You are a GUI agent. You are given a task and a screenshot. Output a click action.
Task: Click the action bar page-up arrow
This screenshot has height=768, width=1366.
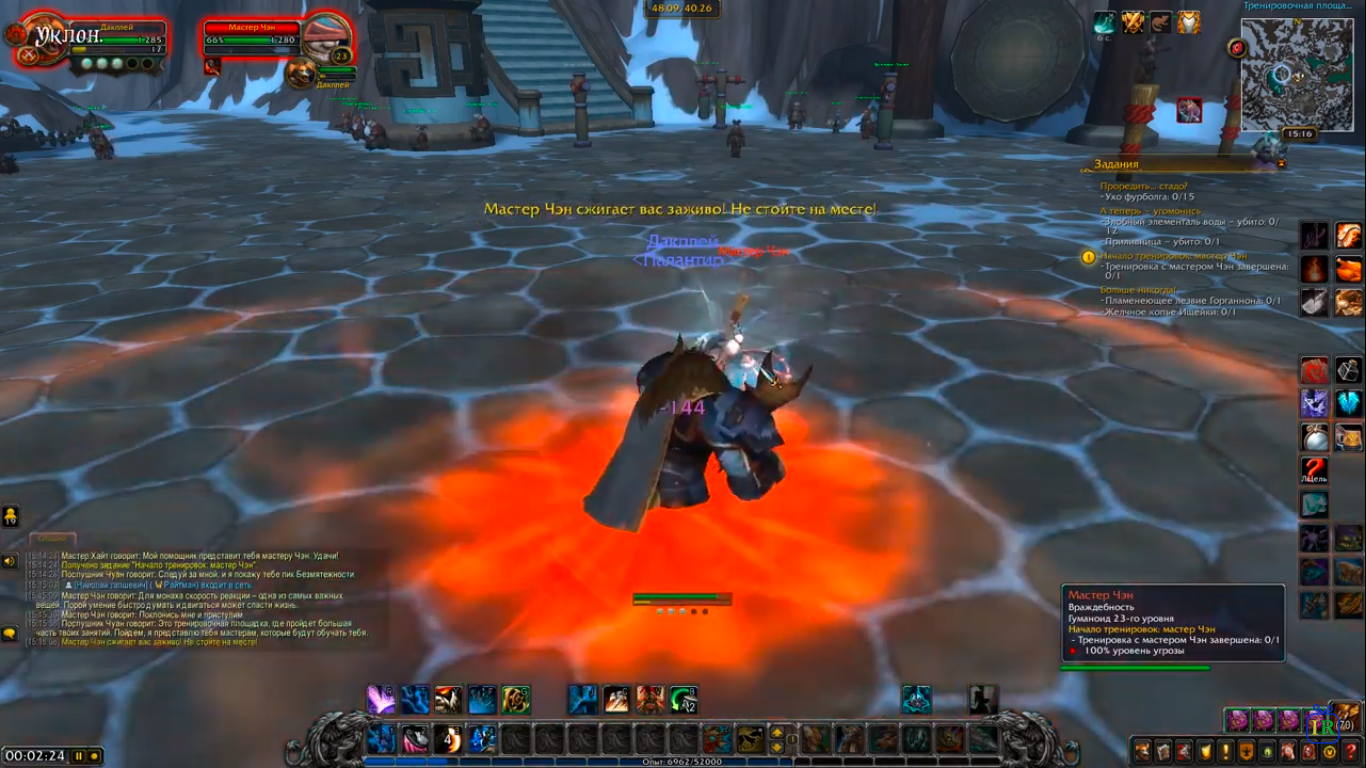[x=777, y=733]
